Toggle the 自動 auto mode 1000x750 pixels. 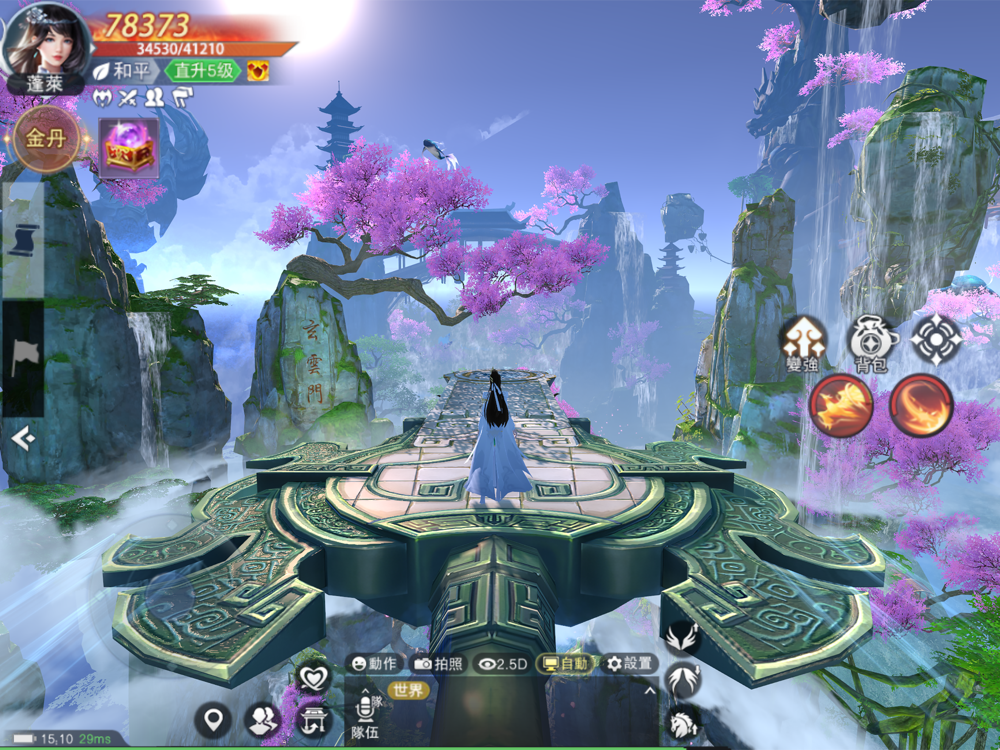coord(565,663)
